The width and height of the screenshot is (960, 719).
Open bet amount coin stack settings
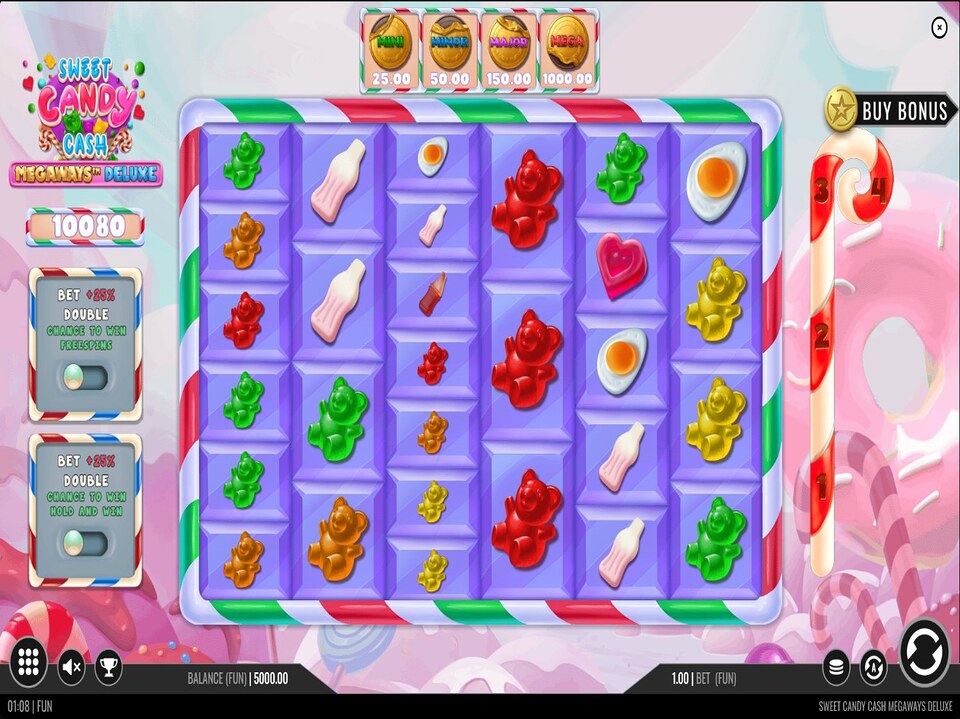(837, 667)
